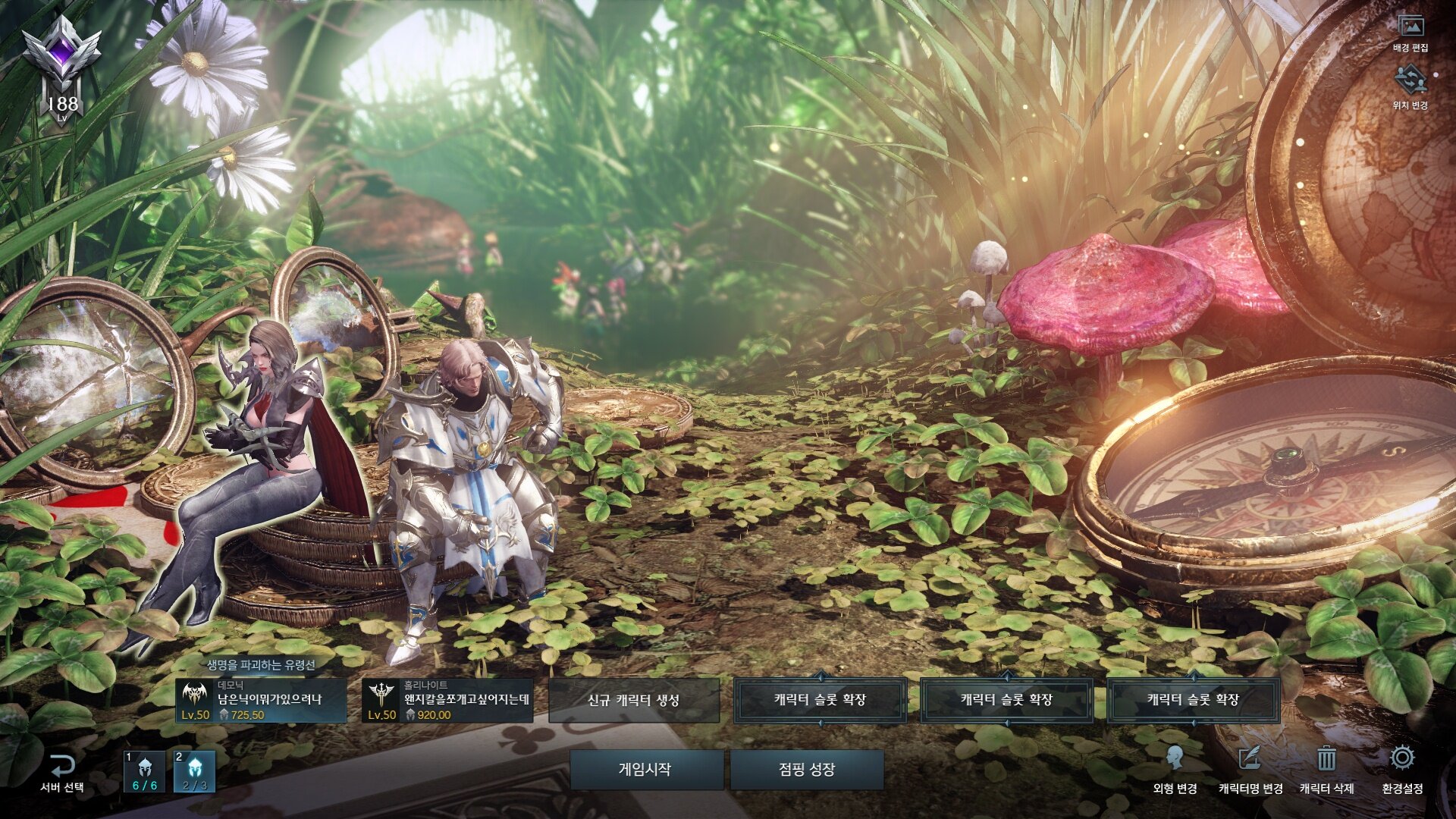1456x819 pixels.
Task: Start the game with 게임시작 button
Action: [646, 769]
